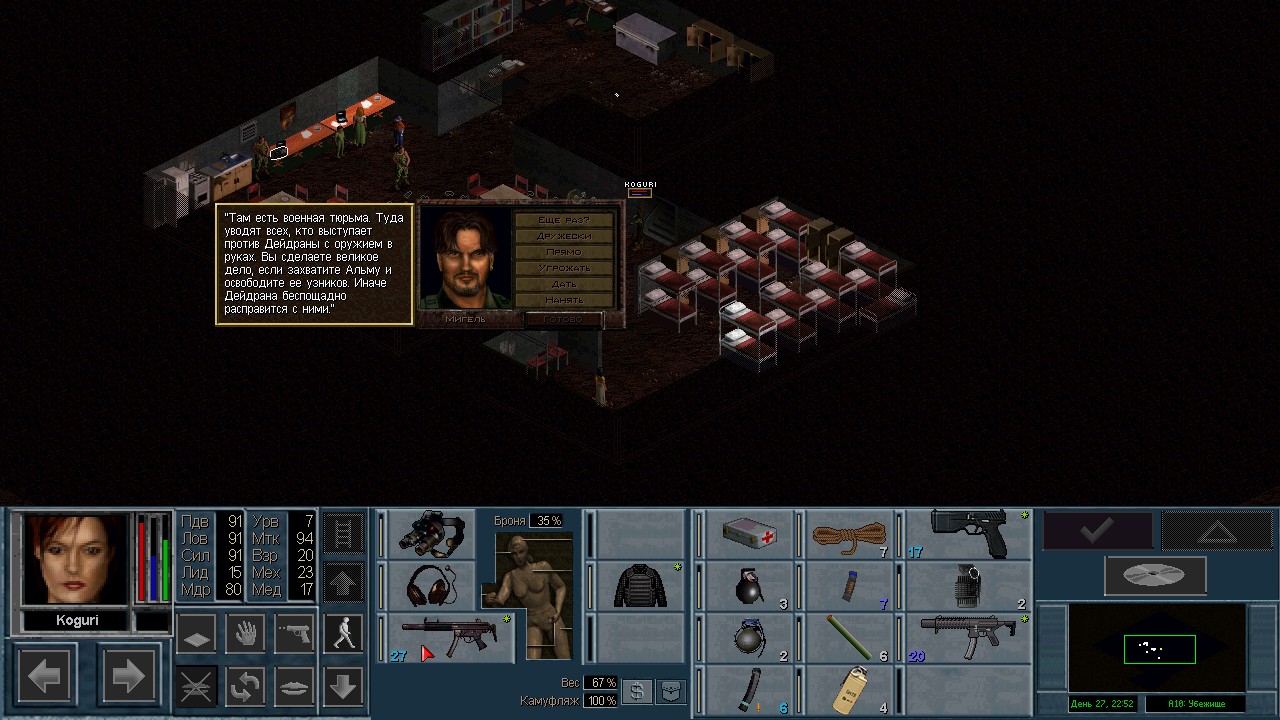Open the disk options button

pyautogui.click(x=1154, y=575)
